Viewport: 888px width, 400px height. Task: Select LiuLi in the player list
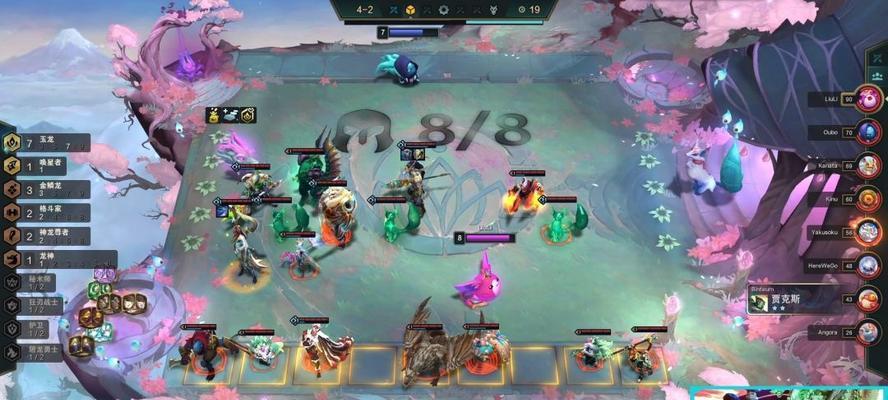(869, 100)
